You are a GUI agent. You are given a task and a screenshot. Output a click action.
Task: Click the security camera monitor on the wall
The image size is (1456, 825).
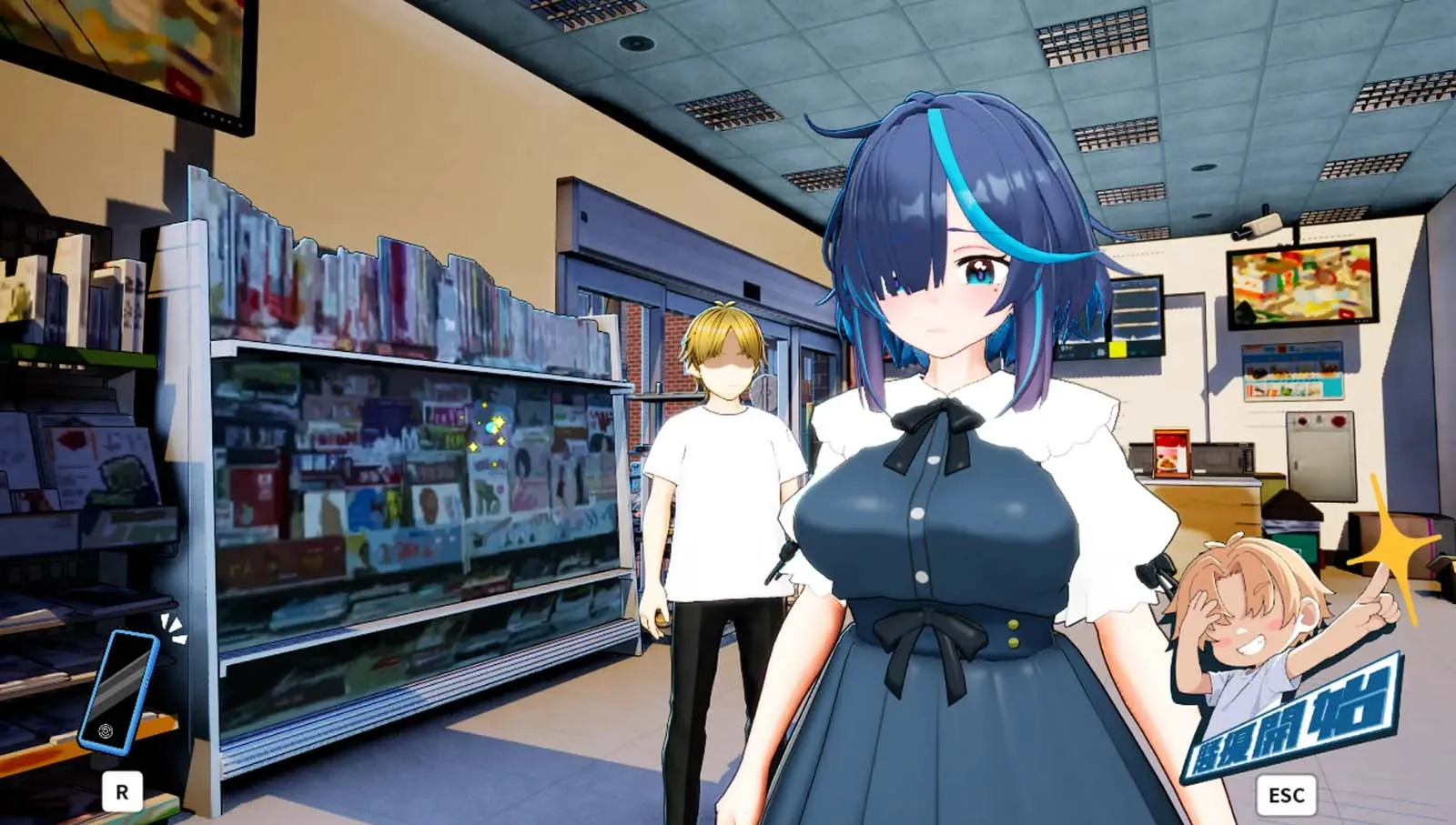tap(1303, 286)
